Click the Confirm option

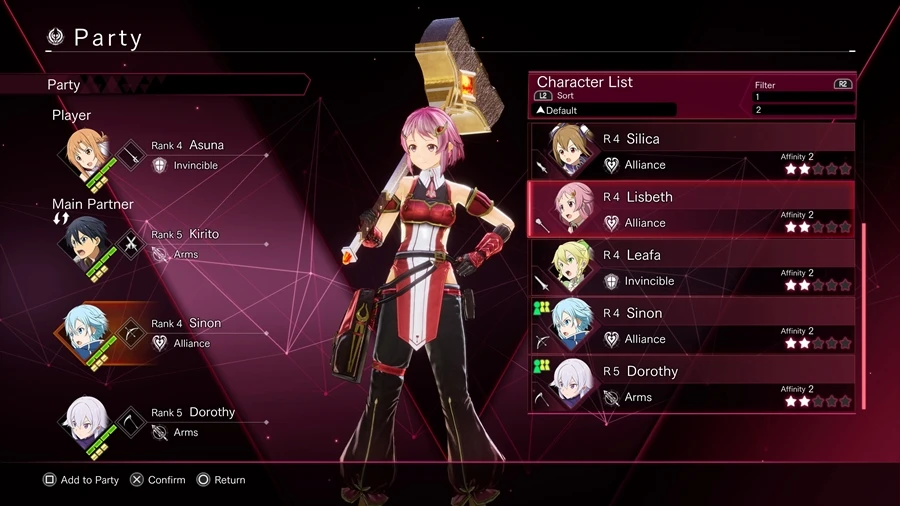[158, 480]
